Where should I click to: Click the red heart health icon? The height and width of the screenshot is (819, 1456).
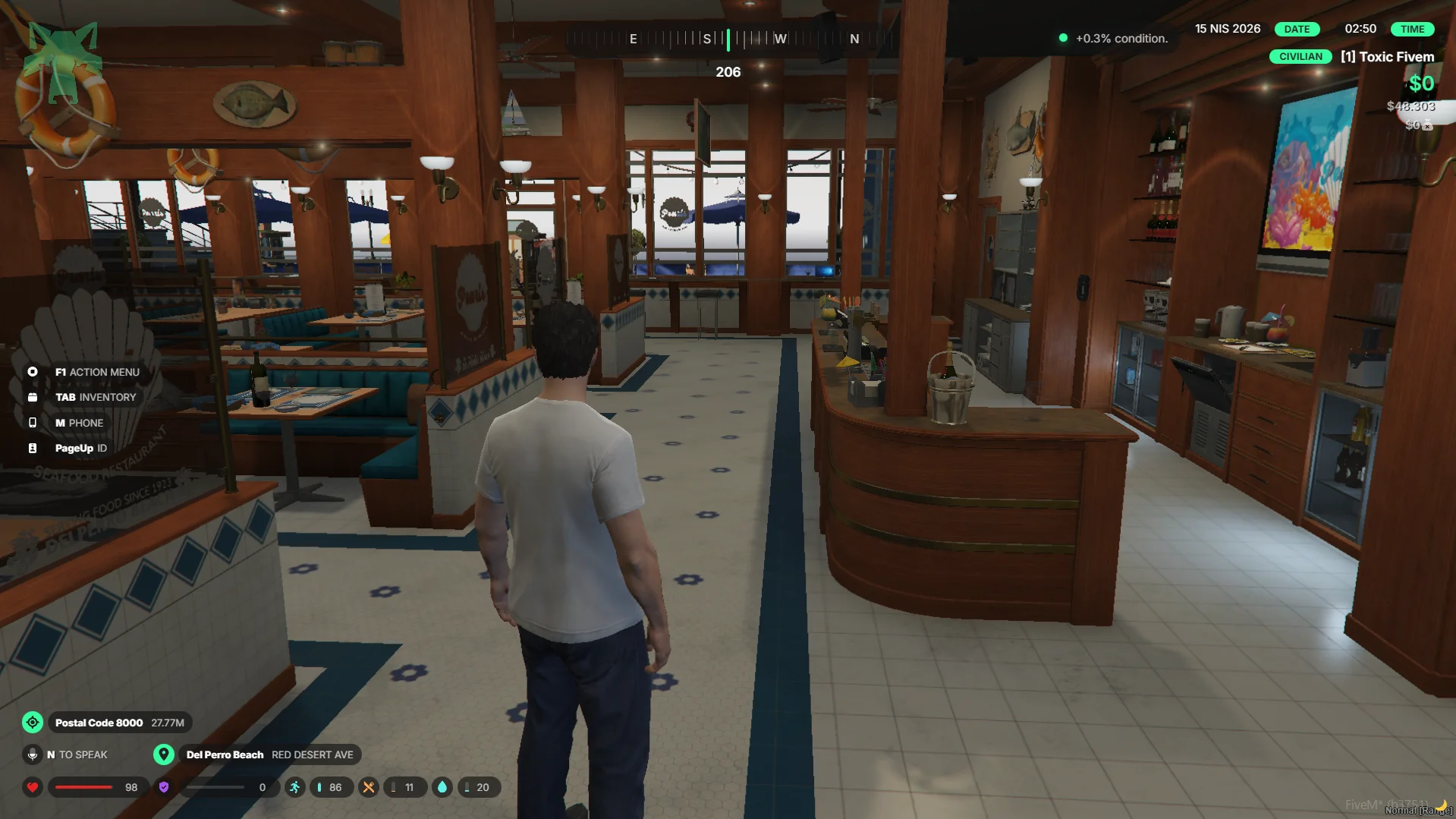coord(33,787)
